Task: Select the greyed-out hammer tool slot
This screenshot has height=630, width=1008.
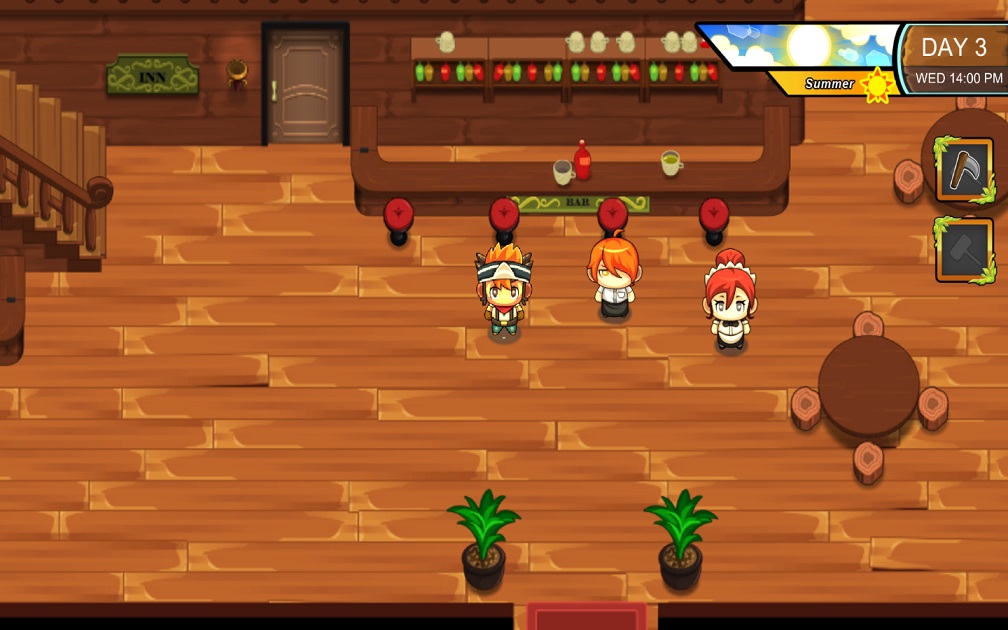Action: coord(964,250)
